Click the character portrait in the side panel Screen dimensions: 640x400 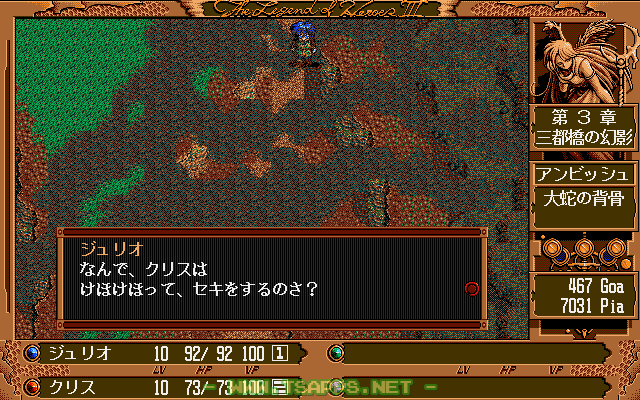click(583, 60)
